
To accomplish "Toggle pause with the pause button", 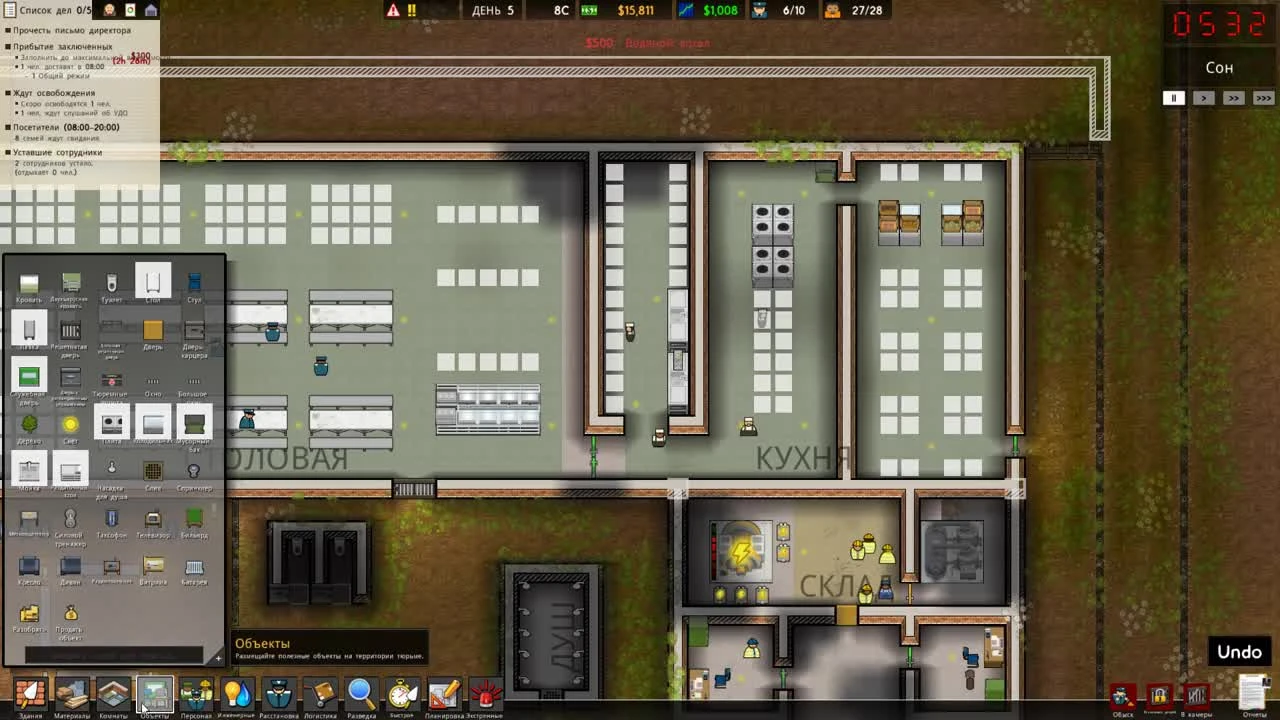I will click(1172, 98).
